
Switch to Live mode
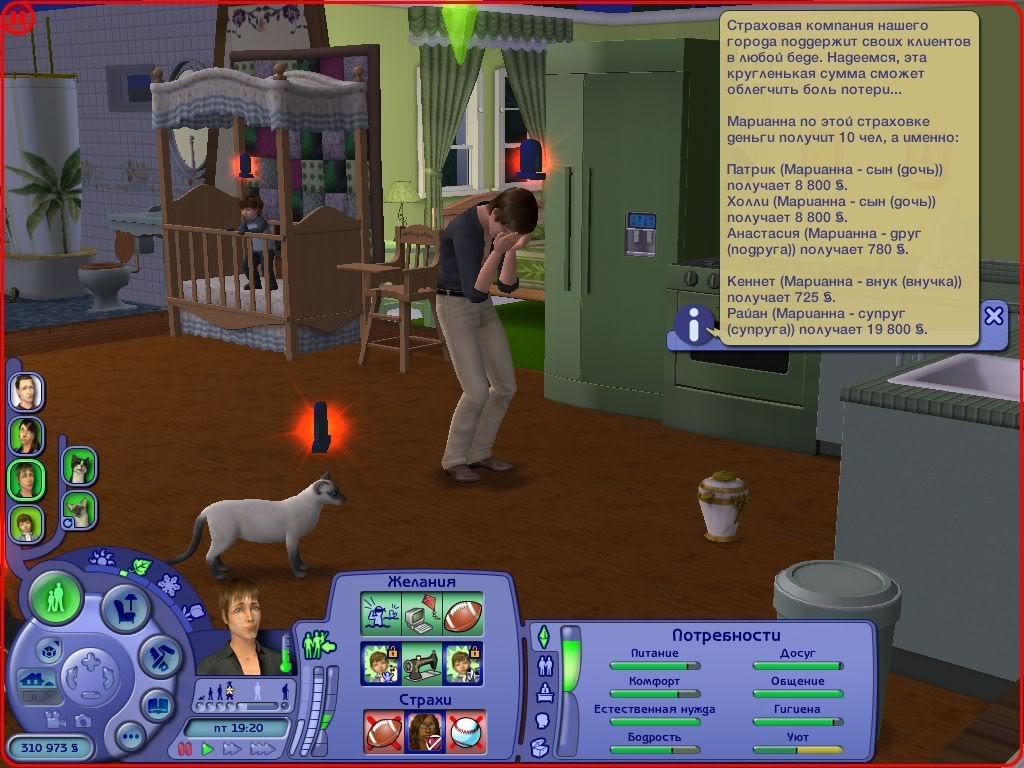[x=56, y=598]
